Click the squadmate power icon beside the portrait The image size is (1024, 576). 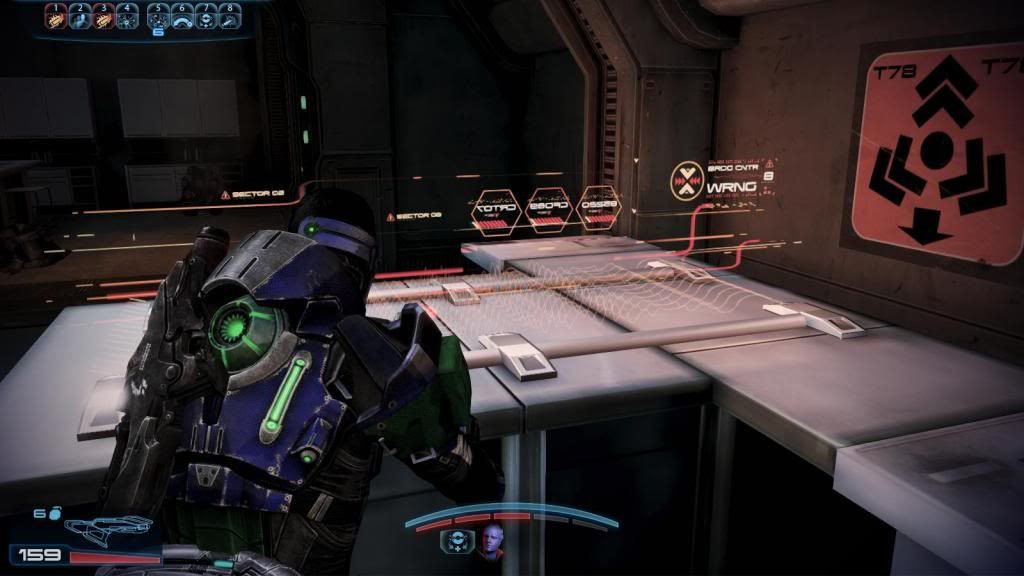455,541
